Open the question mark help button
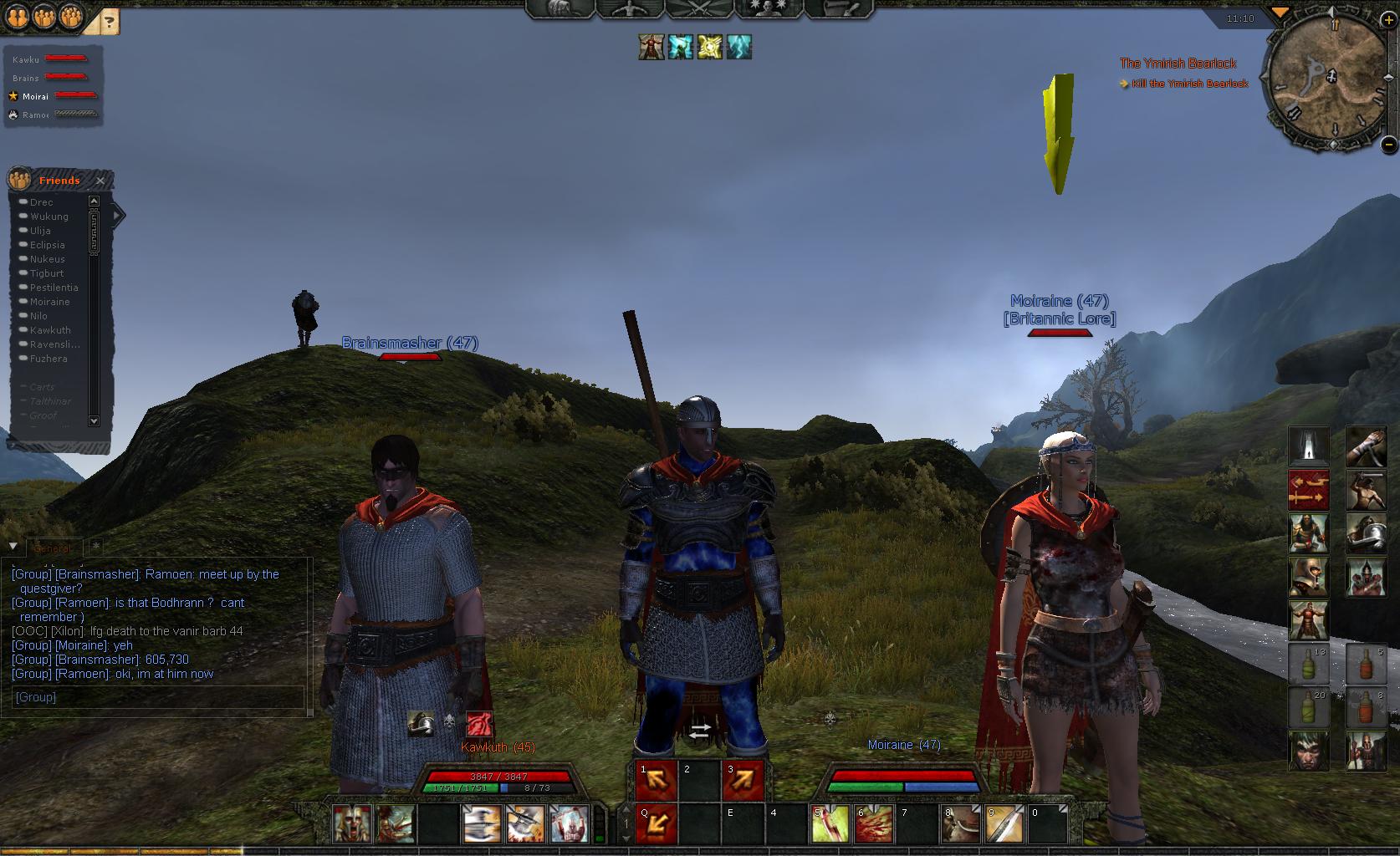 click(x=109, y=22)
